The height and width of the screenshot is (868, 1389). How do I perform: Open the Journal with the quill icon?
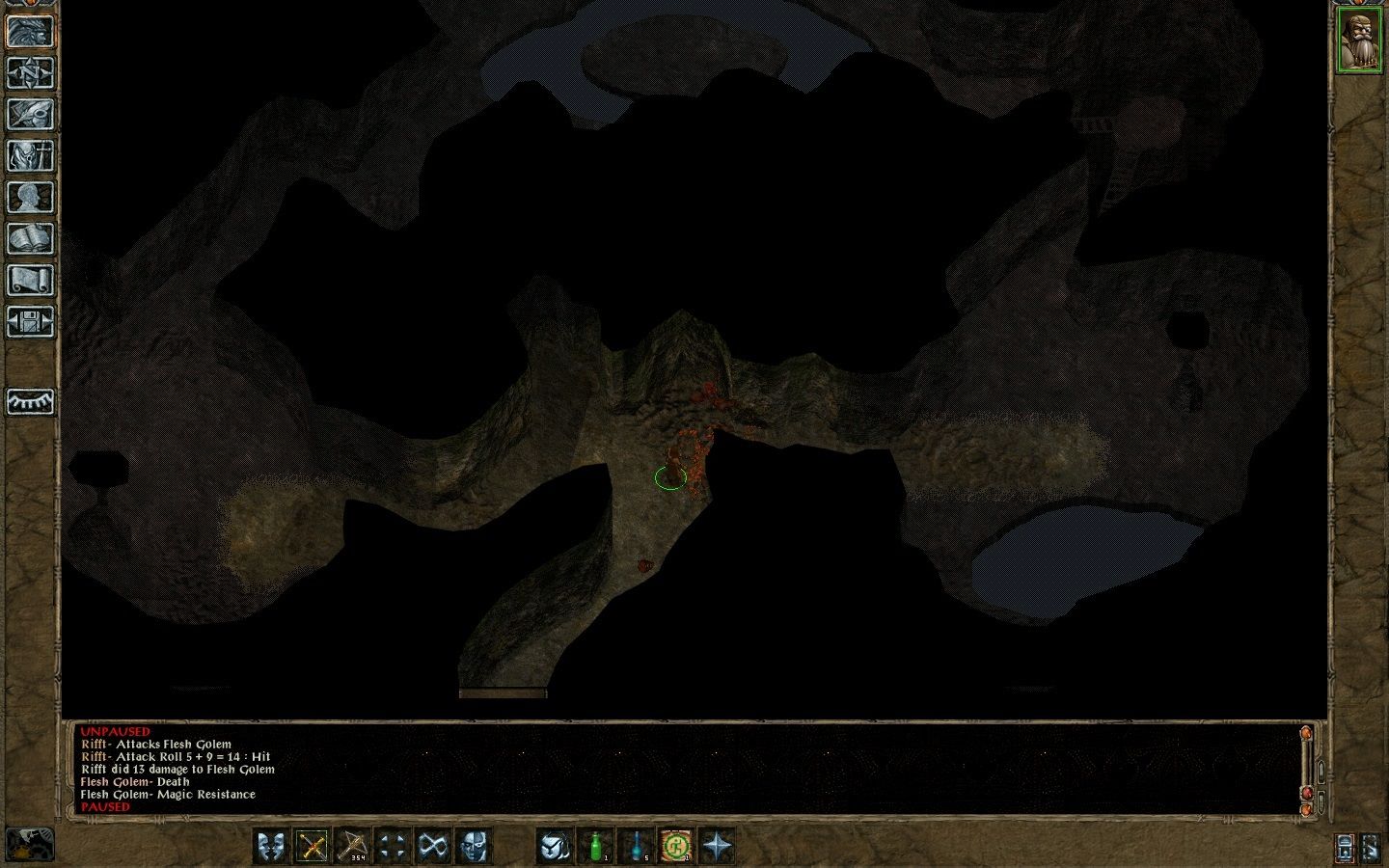[x=32, y=114]
